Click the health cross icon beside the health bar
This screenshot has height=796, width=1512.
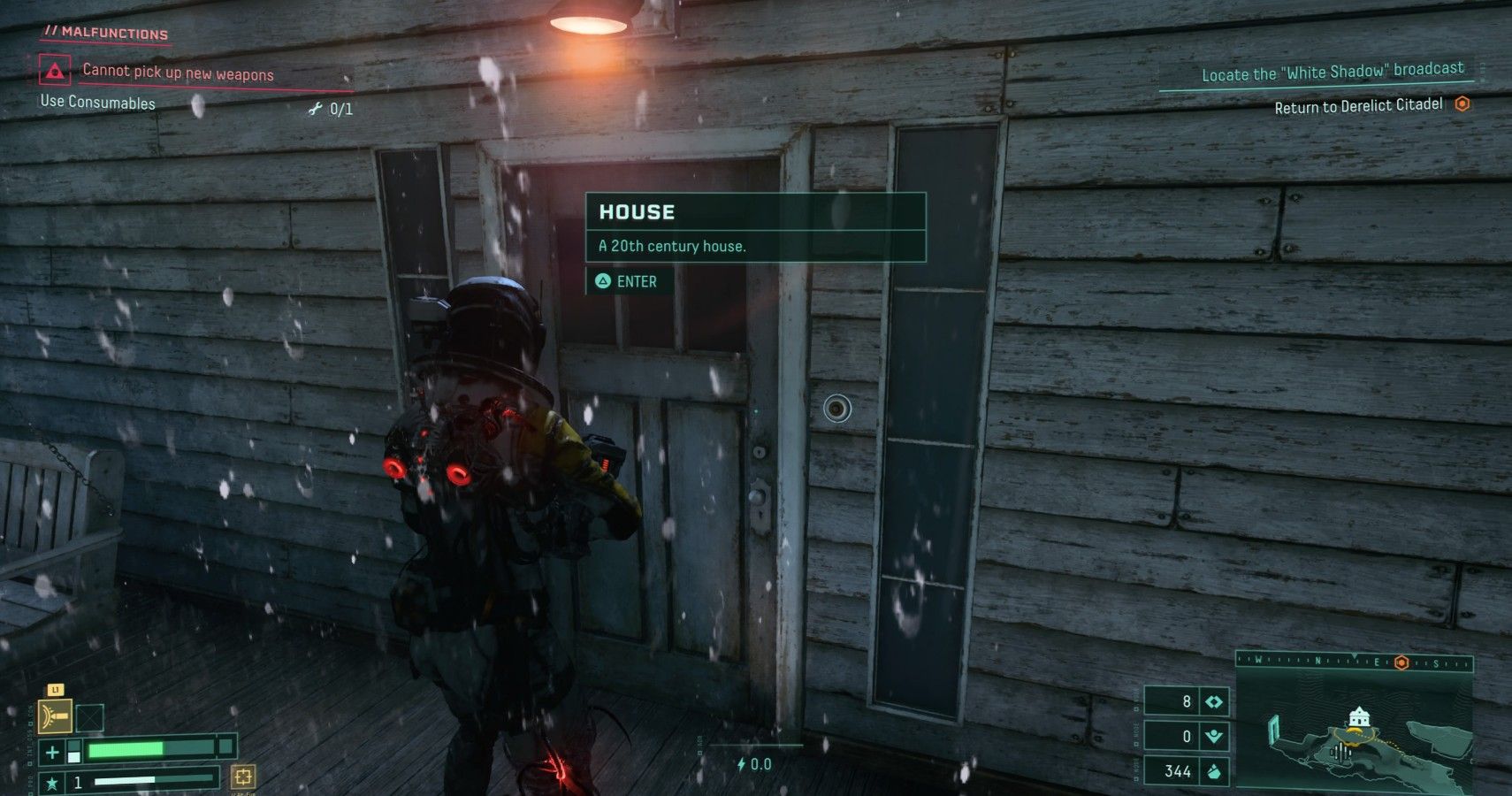click(52, 752)
